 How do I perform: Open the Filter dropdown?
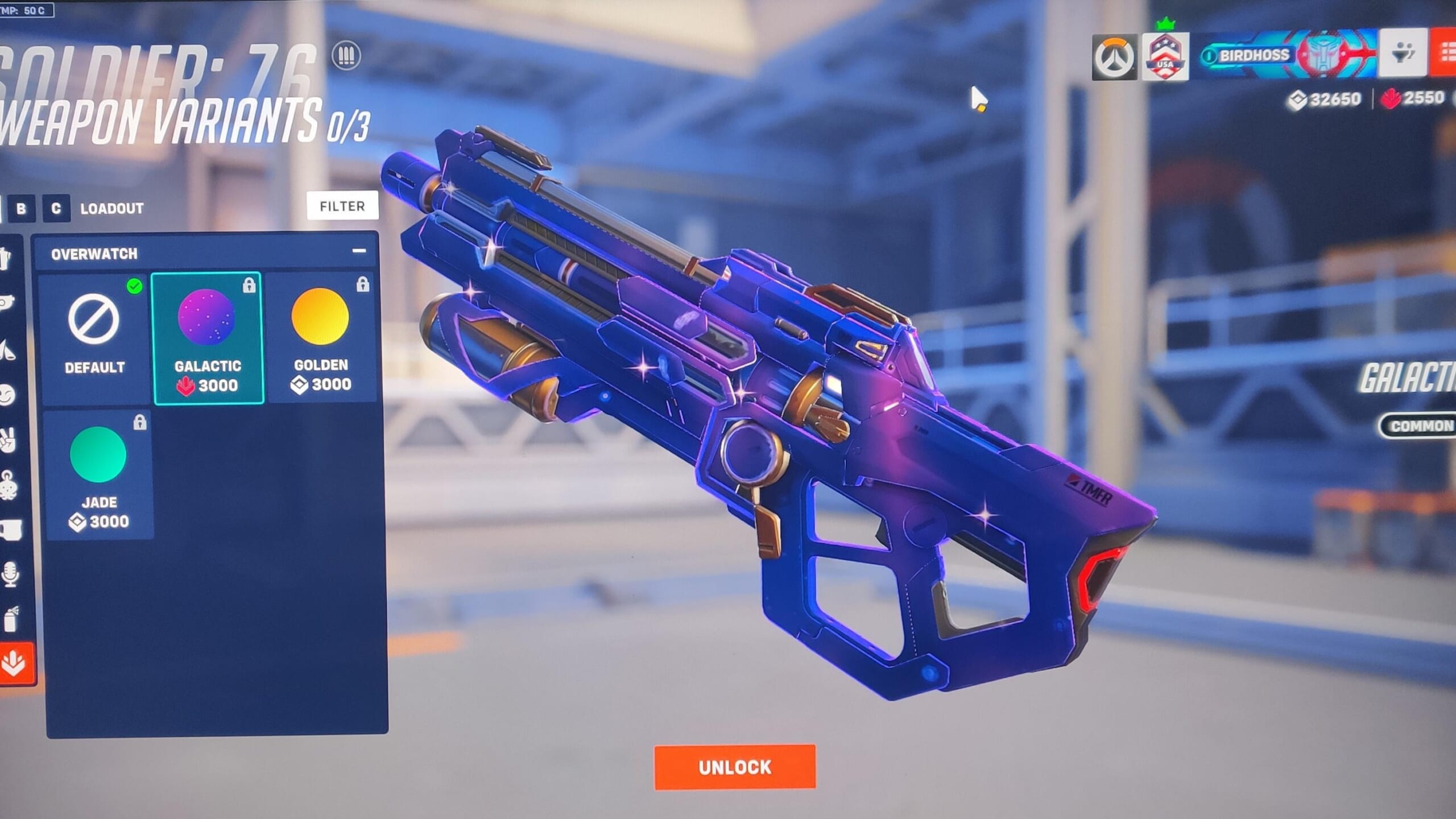coord(341,206)
